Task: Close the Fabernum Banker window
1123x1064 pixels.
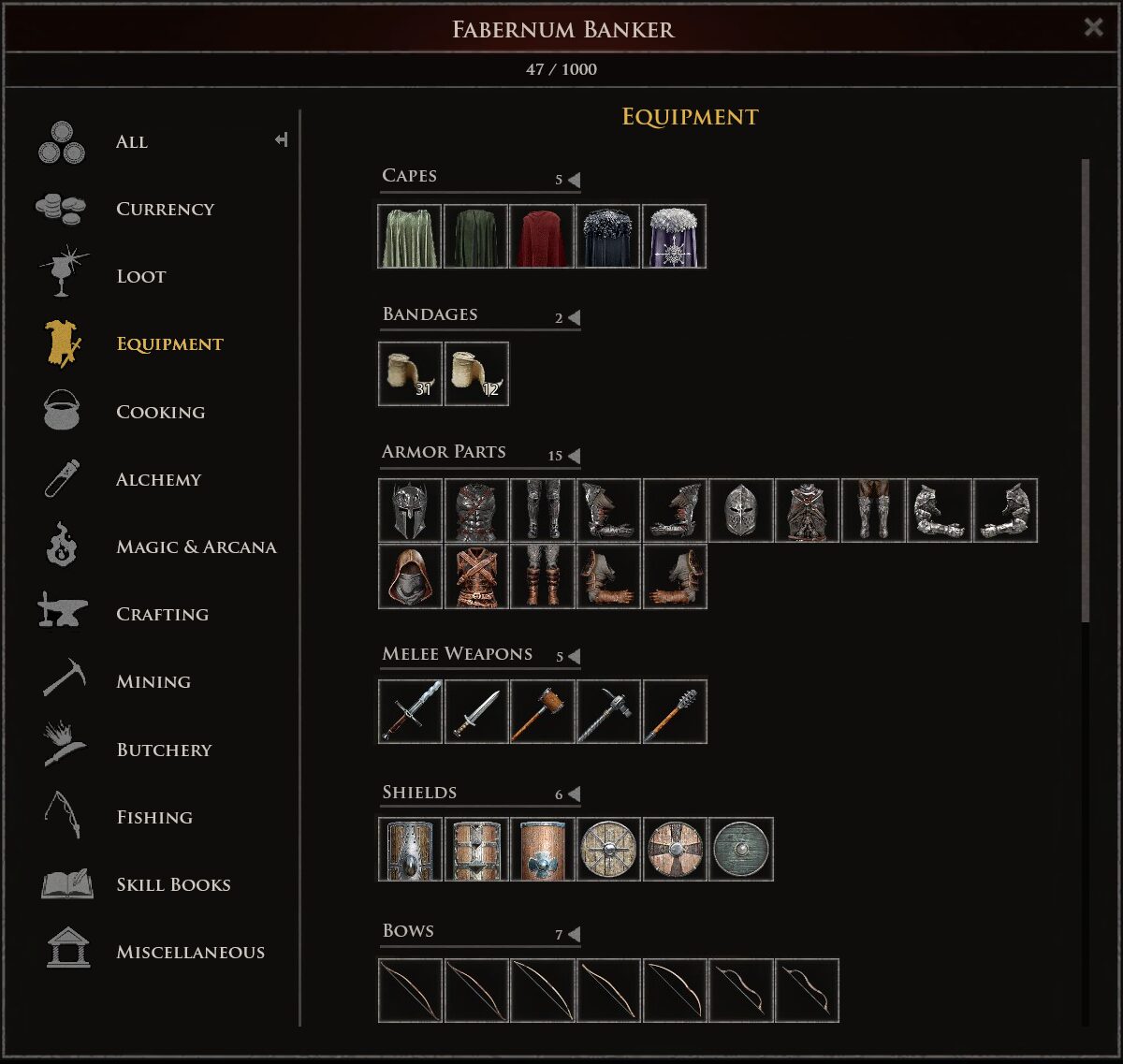Action: pyautogui.click(x=1093, y=27)
